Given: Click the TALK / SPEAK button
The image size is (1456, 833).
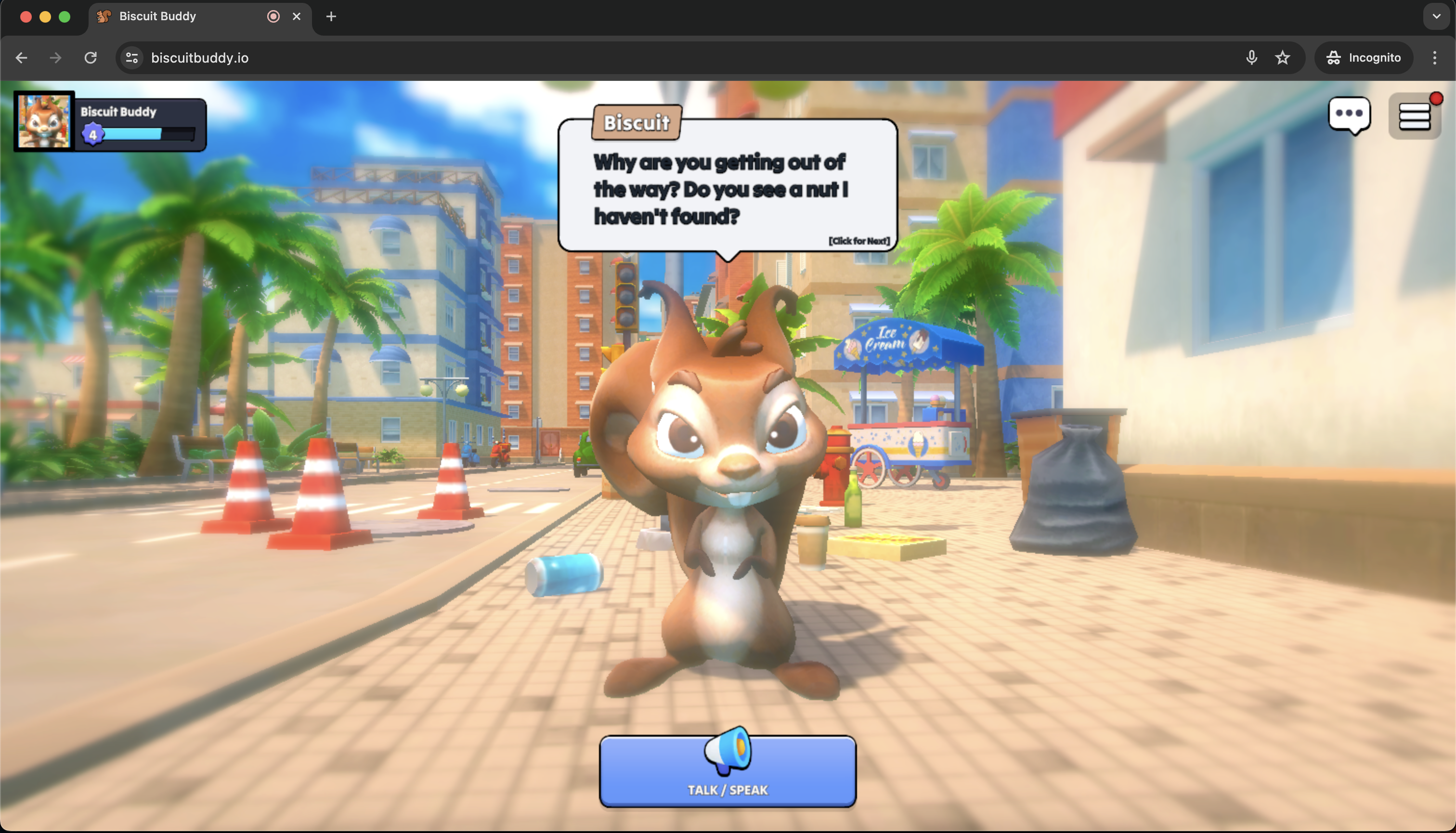Looking at the screenshot, I should [727, 771].
